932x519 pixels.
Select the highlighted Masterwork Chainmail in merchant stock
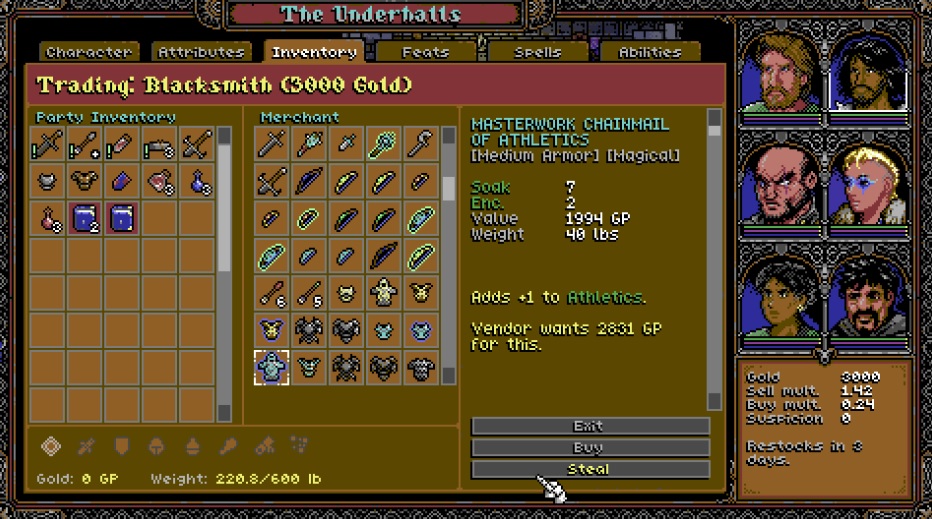(x=271, y=367)
